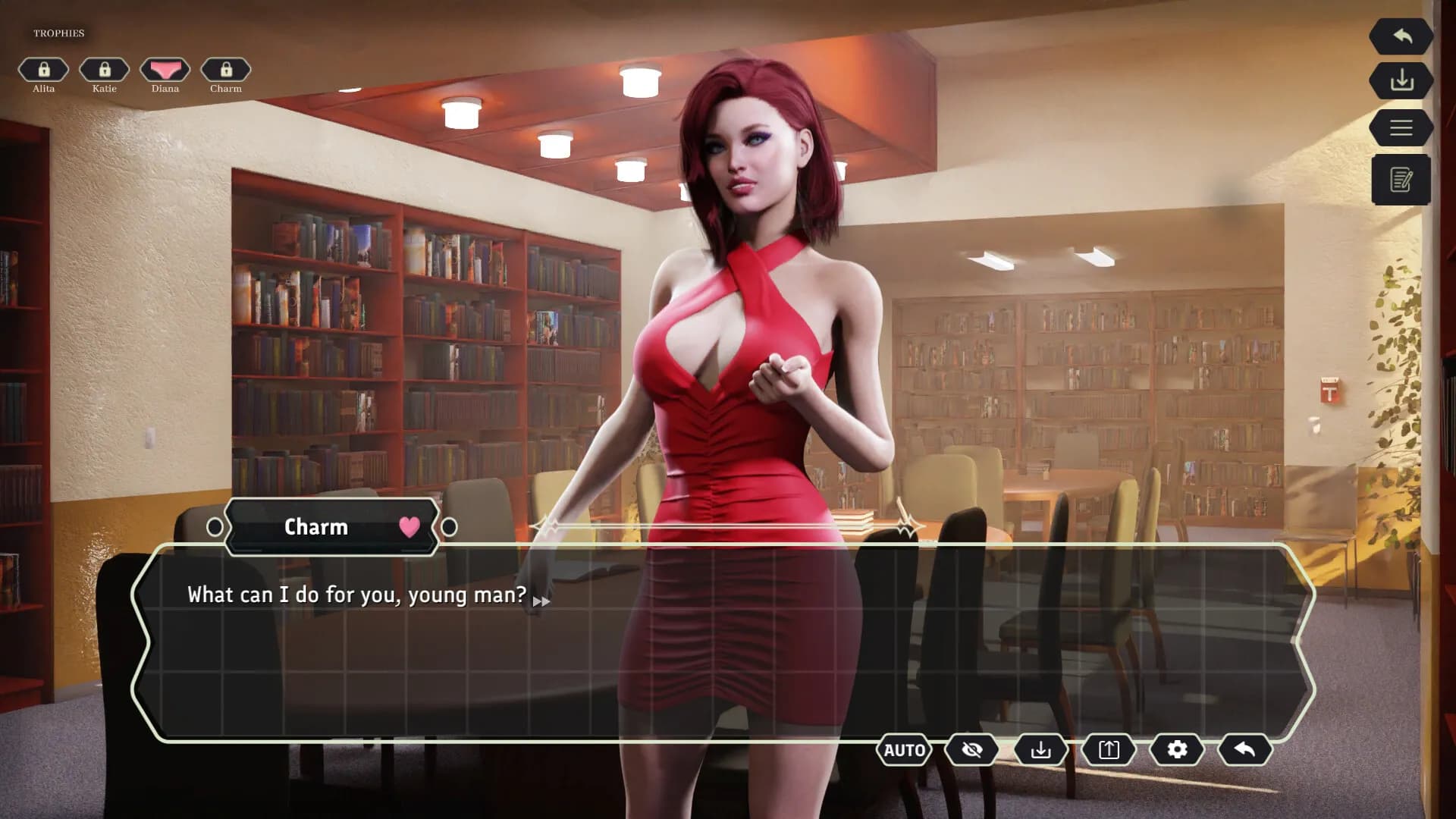1456x819 pixels.
Task: Go back using the bottom-right arrow icon
Action: (x=1244, y=750)
